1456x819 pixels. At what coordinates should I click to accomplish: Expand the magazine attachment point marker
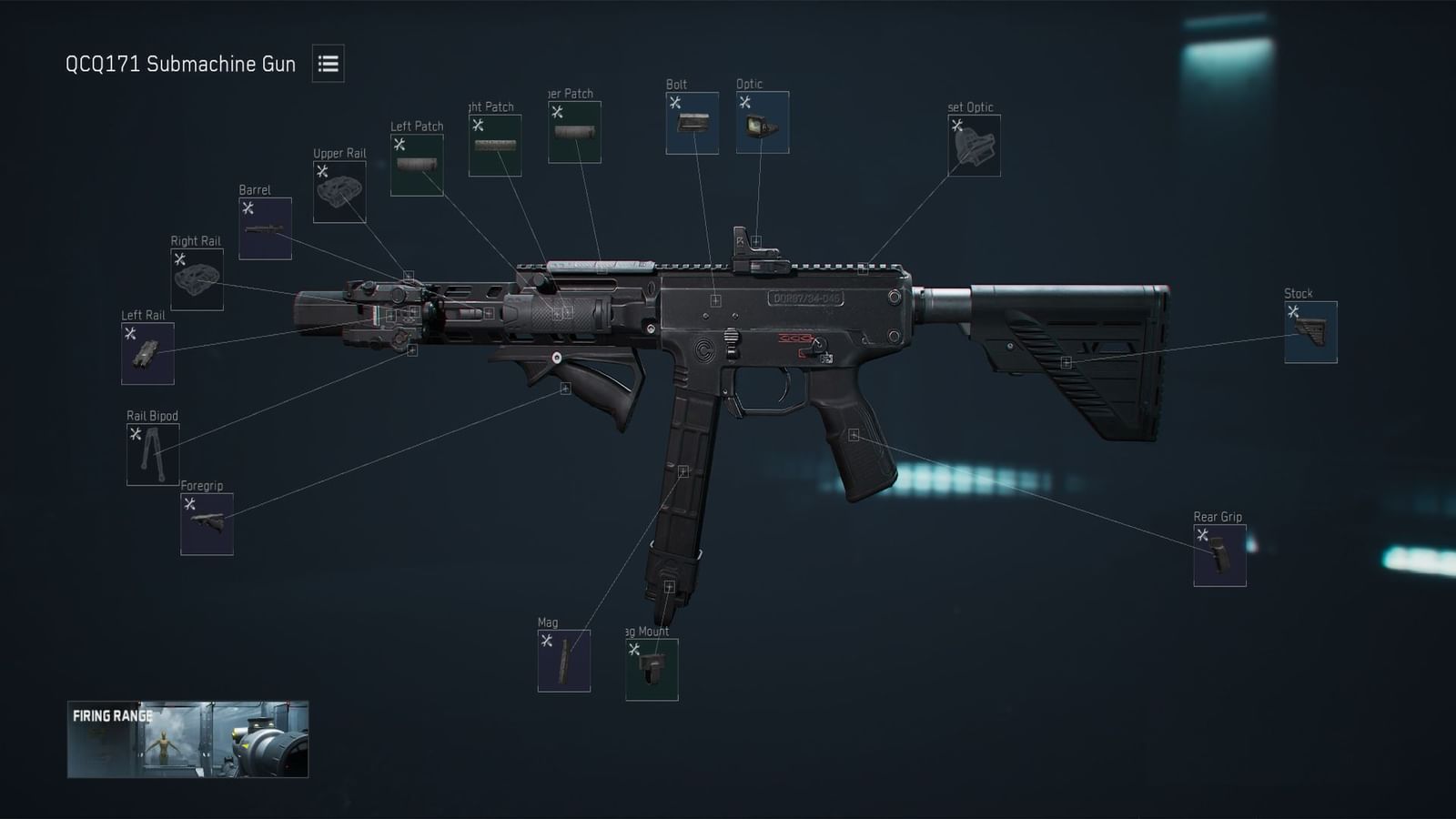coord(685,471)
